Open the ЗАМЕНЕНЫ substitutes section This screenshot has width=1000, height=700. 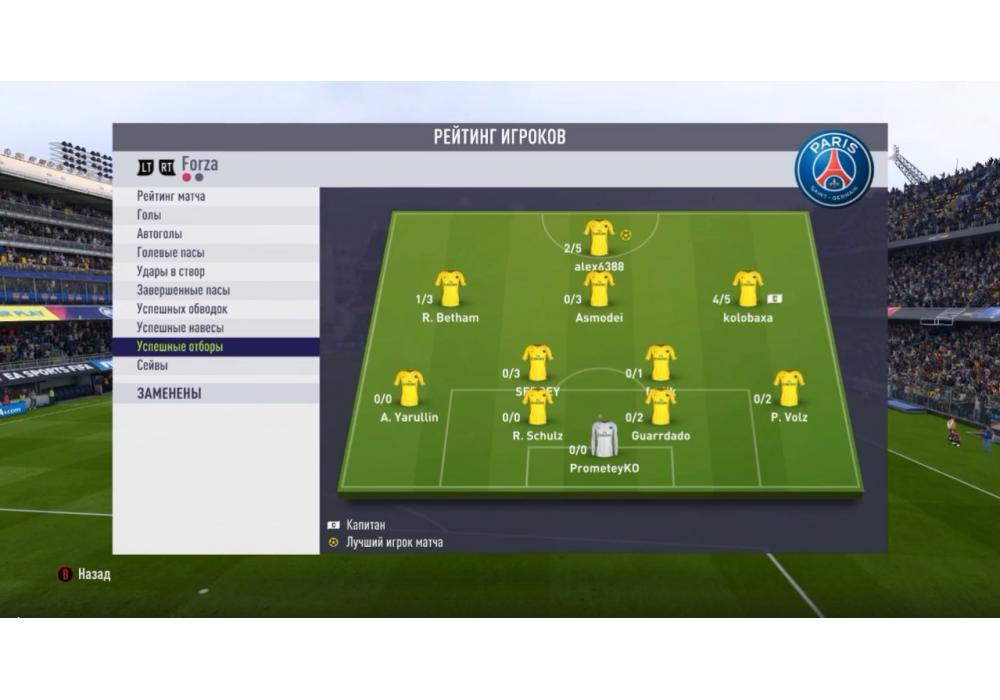[169, 394]
